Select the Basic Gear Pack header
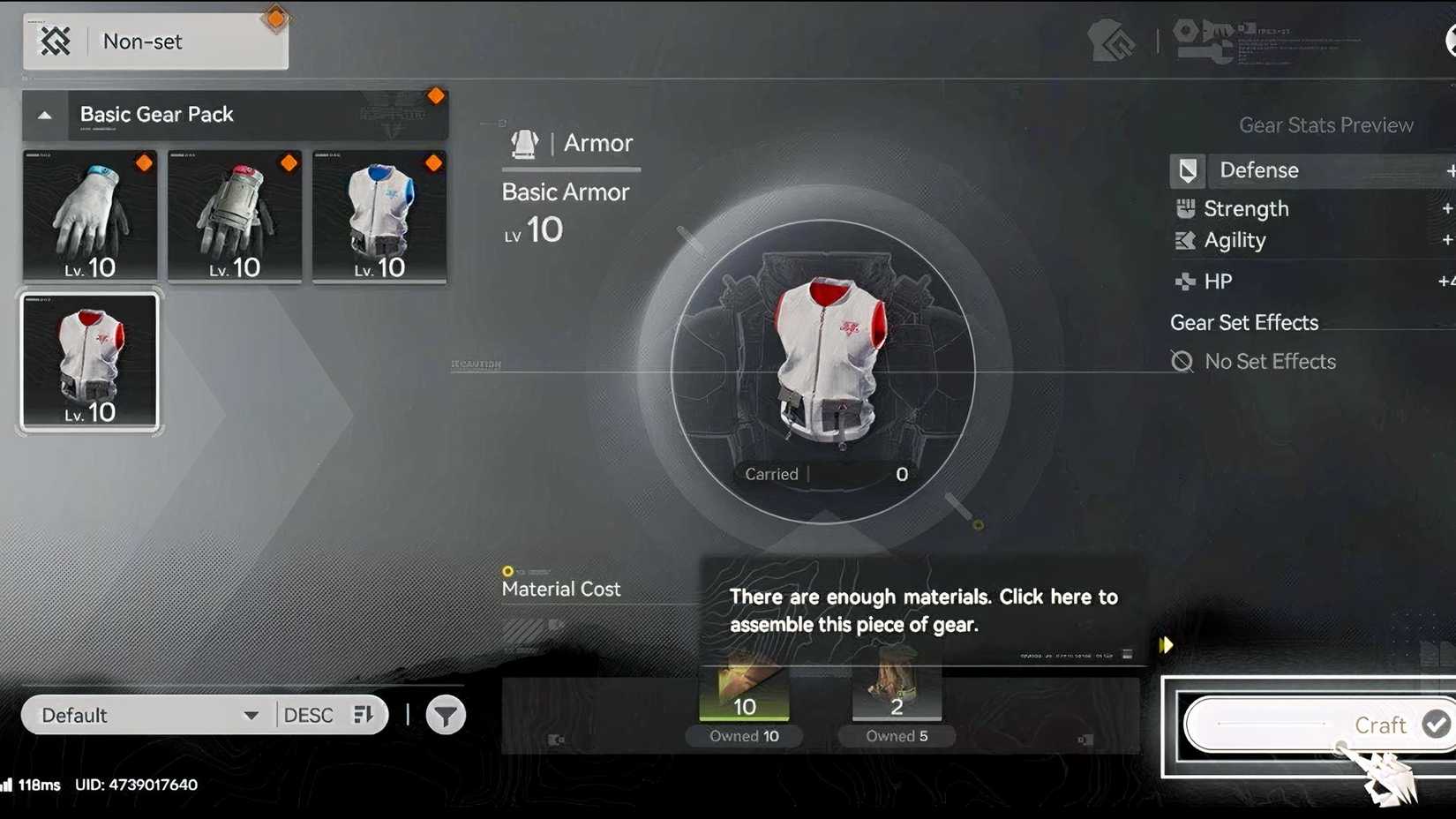Screen dimensions: 1456x819 [156, 114]
